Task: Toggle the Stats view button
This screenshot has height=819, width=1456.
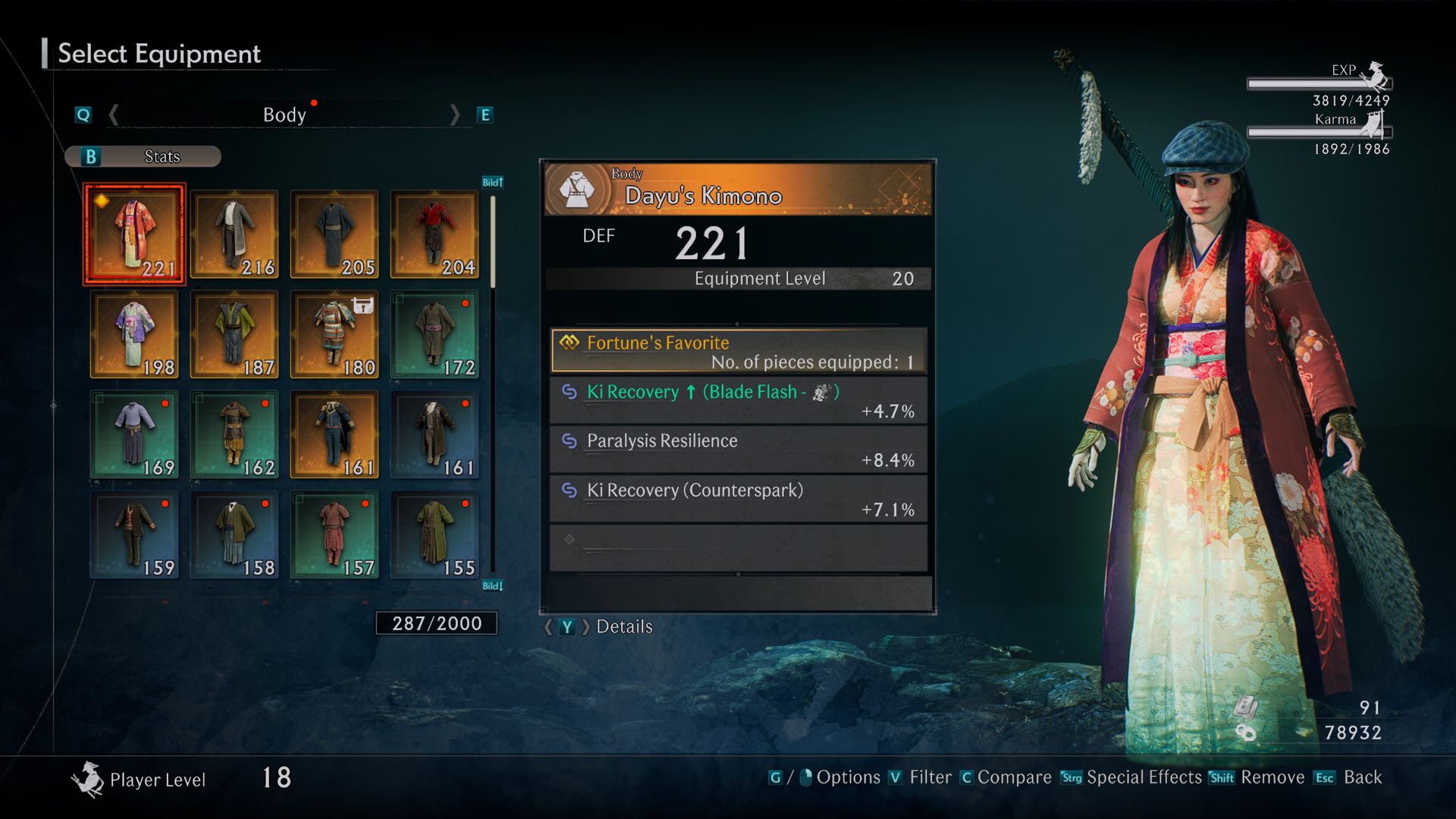Action: [x=143, y=157]
